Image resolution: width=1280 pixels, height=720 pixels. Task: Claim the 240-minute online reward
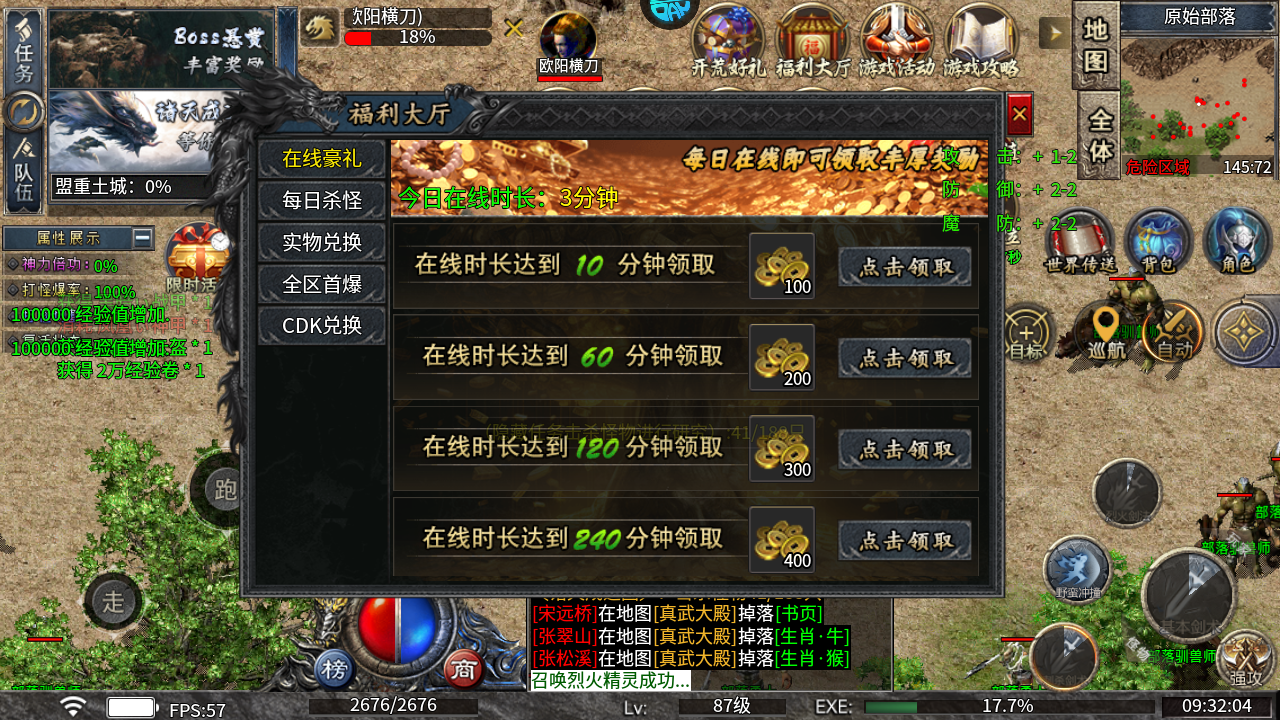coord(904,538)
